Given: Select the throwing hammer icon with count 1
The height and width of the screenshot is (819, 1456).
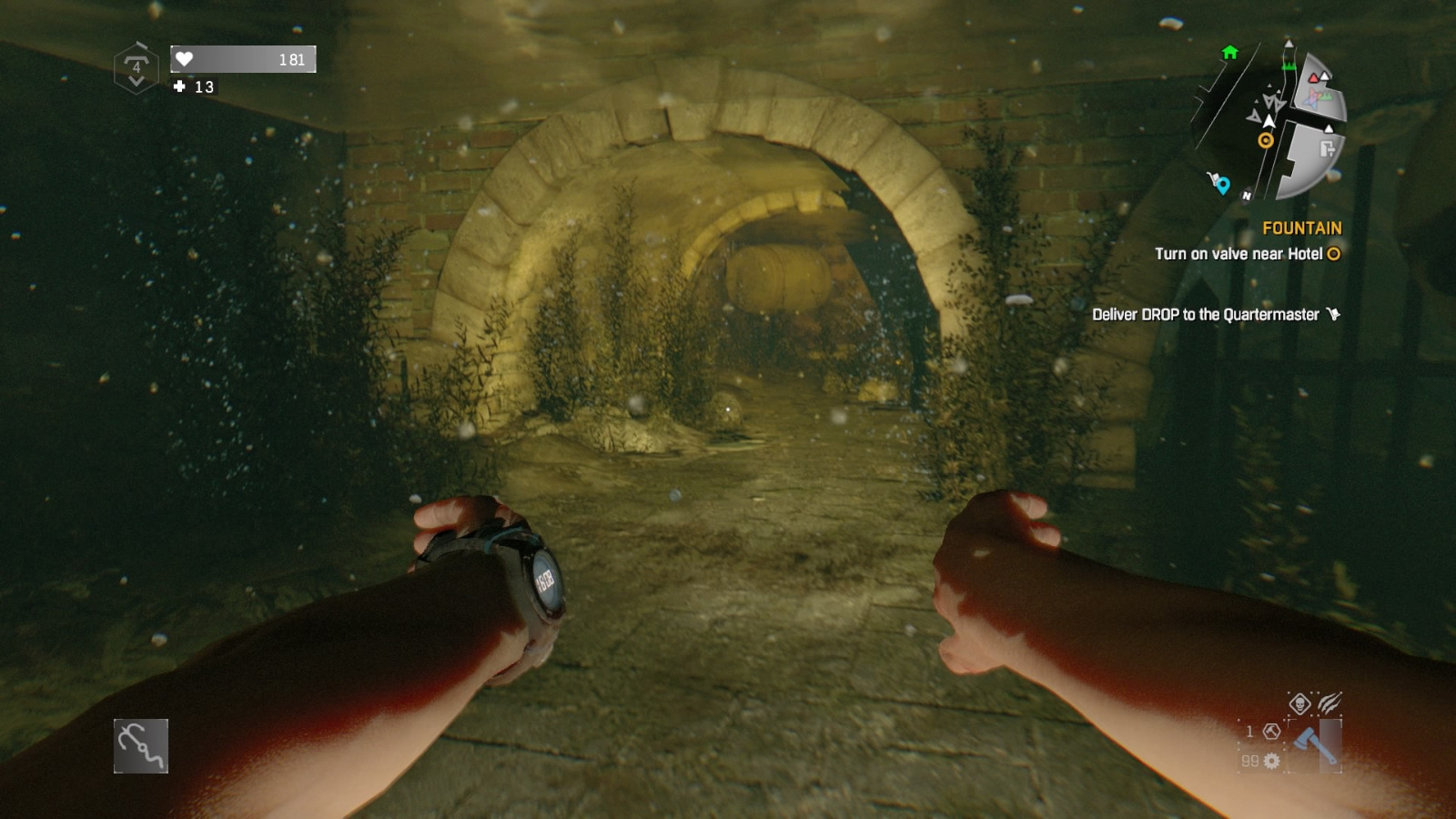Looking at the screenshot, I should [1271, 732].
